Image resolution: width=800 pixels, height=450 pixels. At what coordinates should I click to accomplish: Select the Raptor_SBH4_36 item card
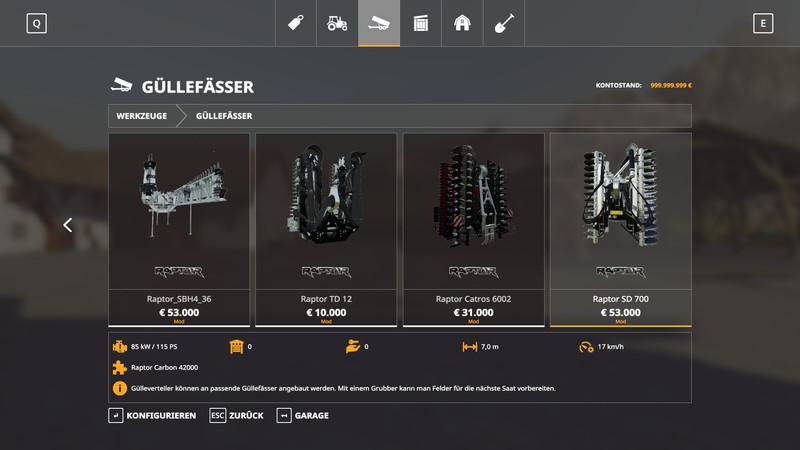179,229
